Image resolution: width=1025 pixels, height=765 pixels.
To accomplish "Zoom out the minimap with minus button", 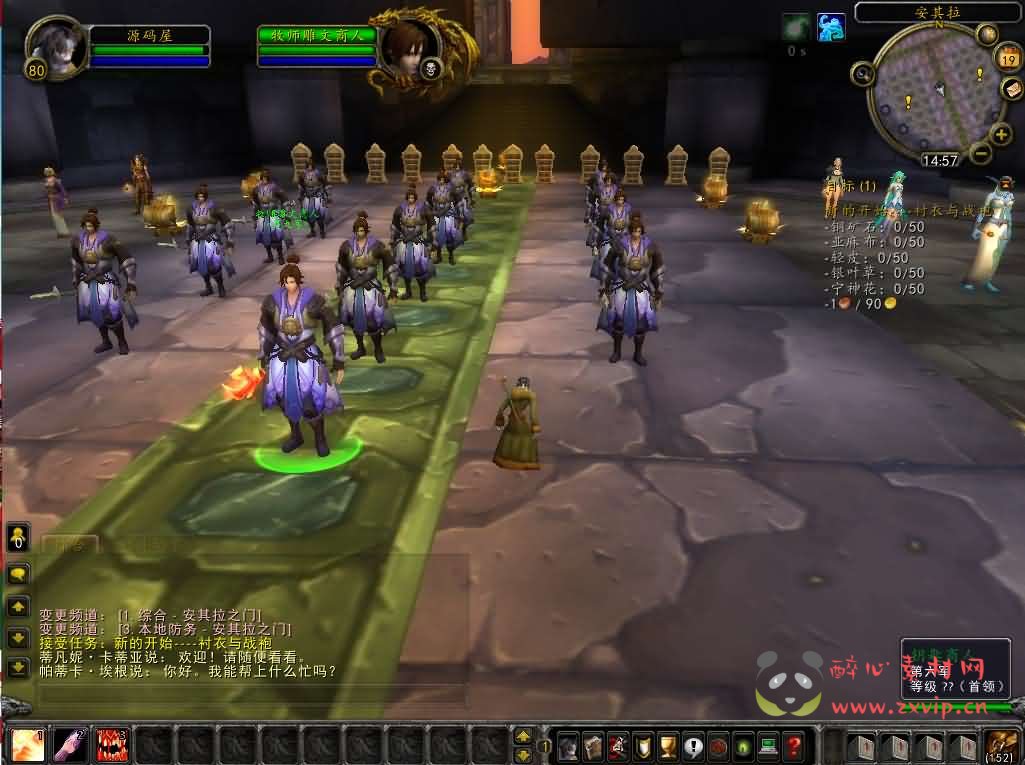I will pyautogui.click(x=980, y=154).
